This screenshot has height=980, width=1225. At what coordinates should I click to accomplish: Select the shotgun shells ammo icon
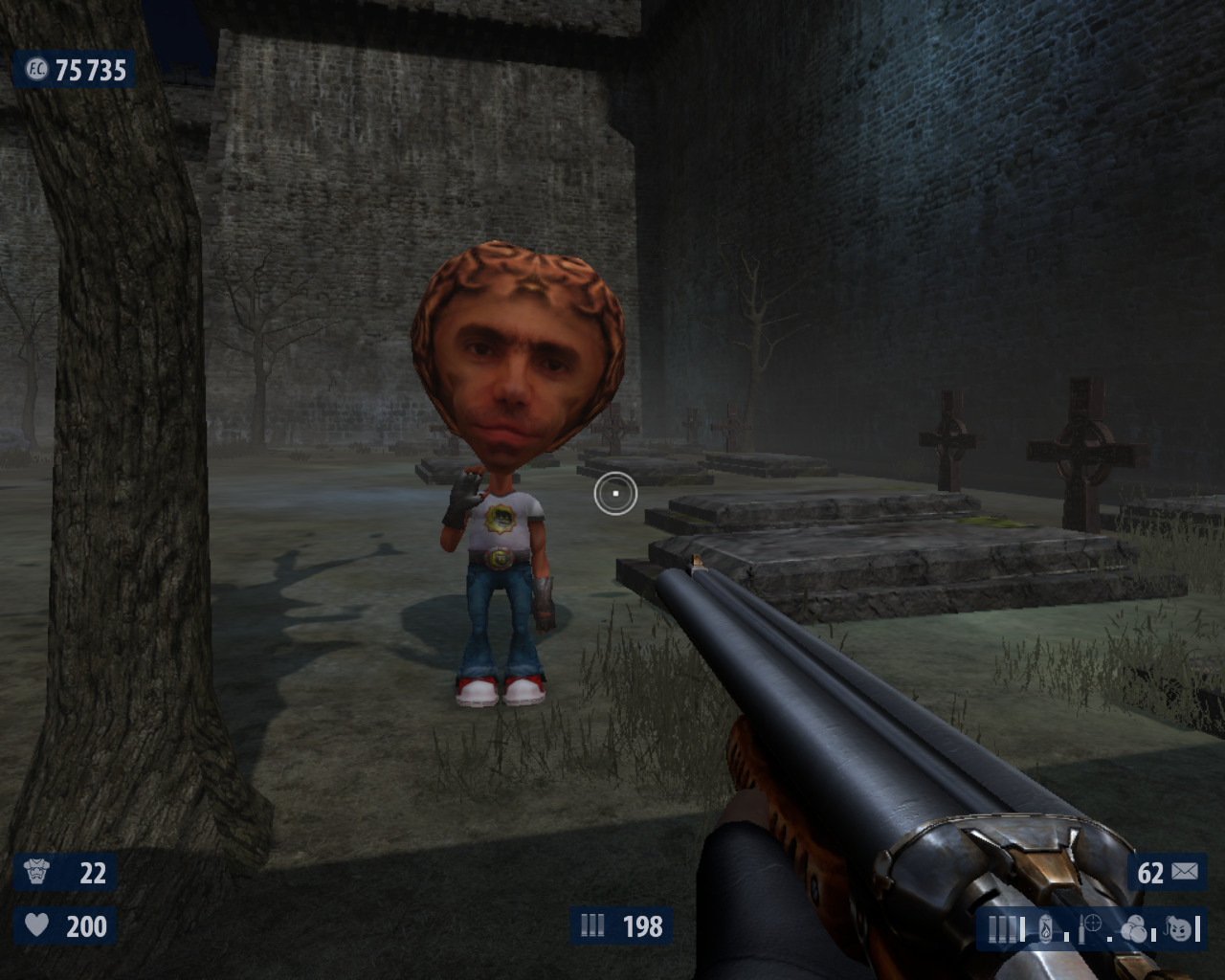[x=1001, y=928]
